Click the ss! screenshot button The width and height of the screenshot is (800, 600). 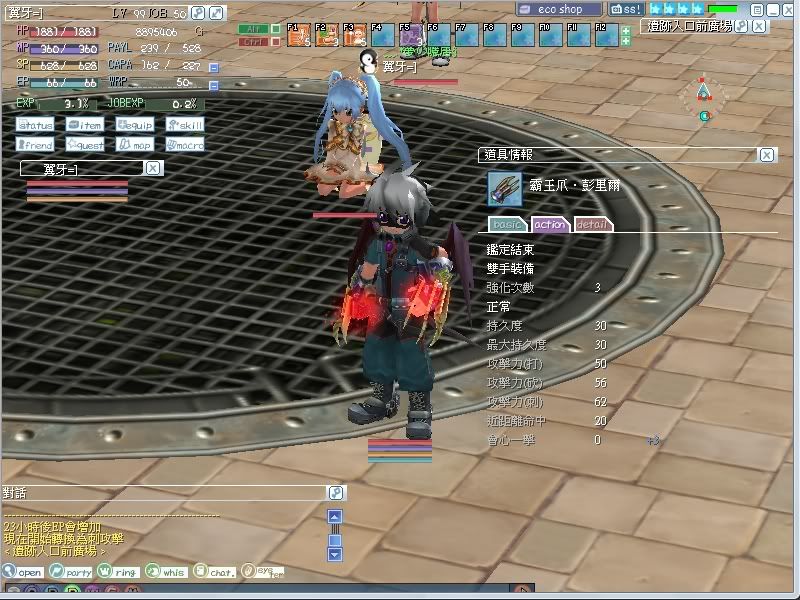(627, 9)
